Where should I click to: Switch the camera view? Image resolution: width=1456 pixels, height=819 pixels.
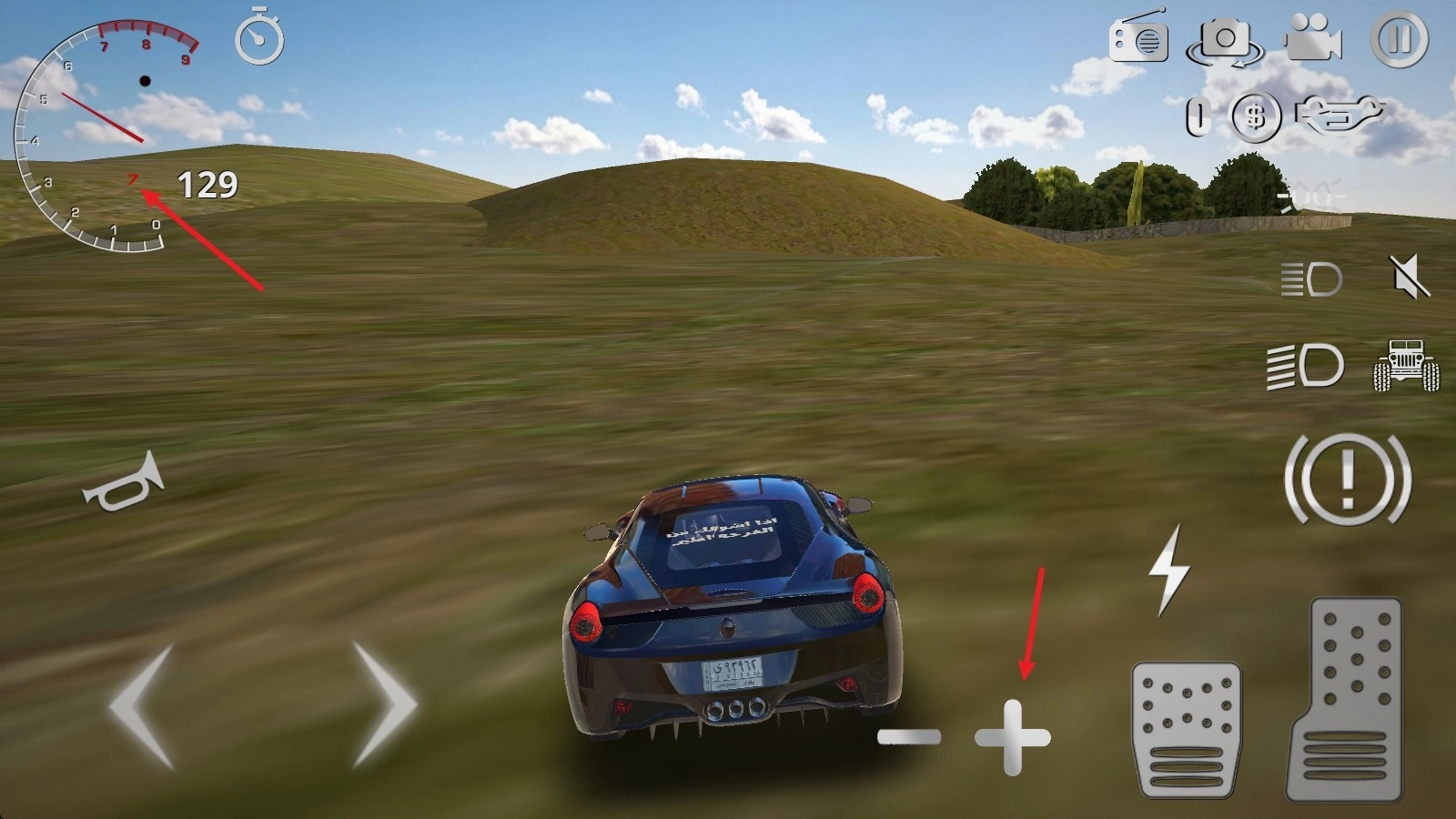(1225, 41)
